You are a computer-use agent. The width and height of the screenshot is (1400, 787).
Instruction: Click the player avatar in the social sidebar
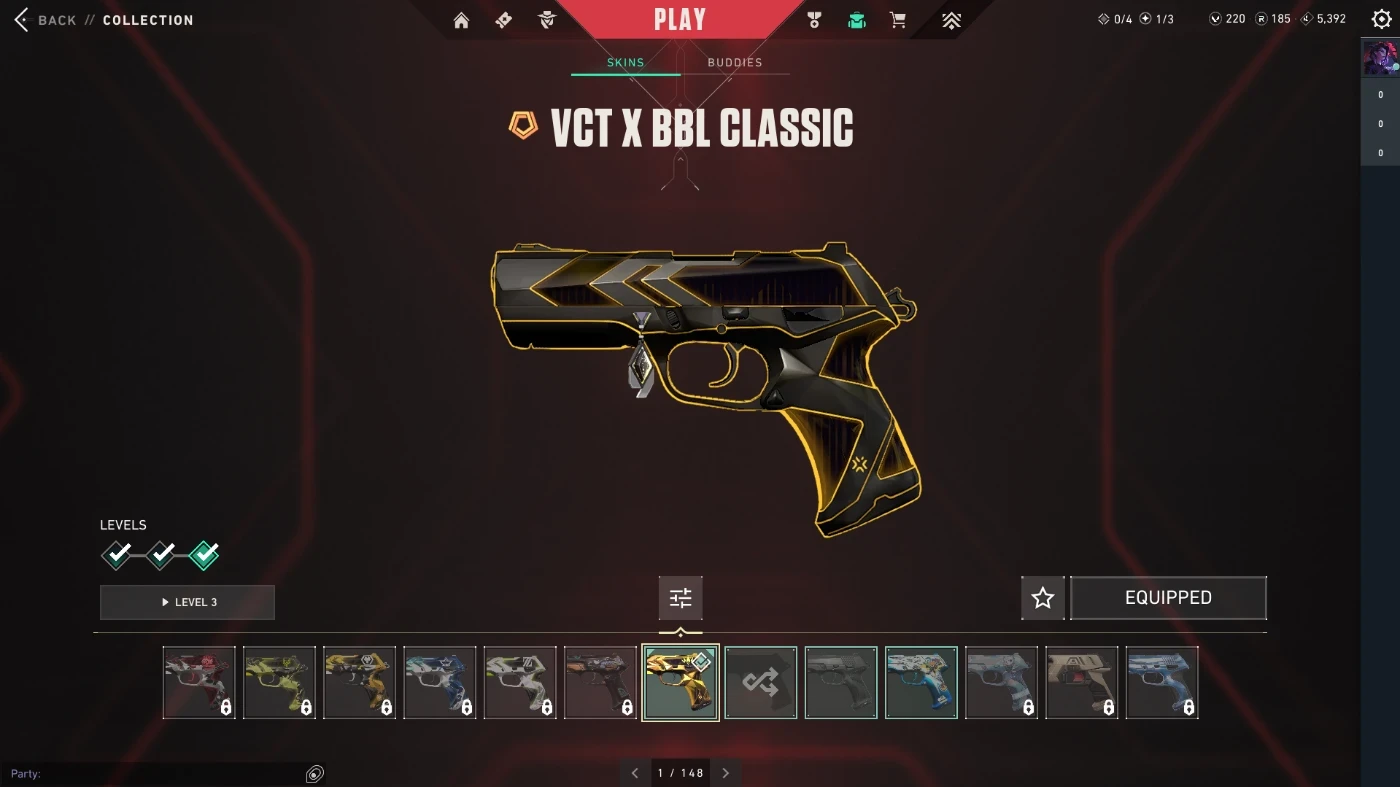pyautogui.click(x=1381, y=59)
